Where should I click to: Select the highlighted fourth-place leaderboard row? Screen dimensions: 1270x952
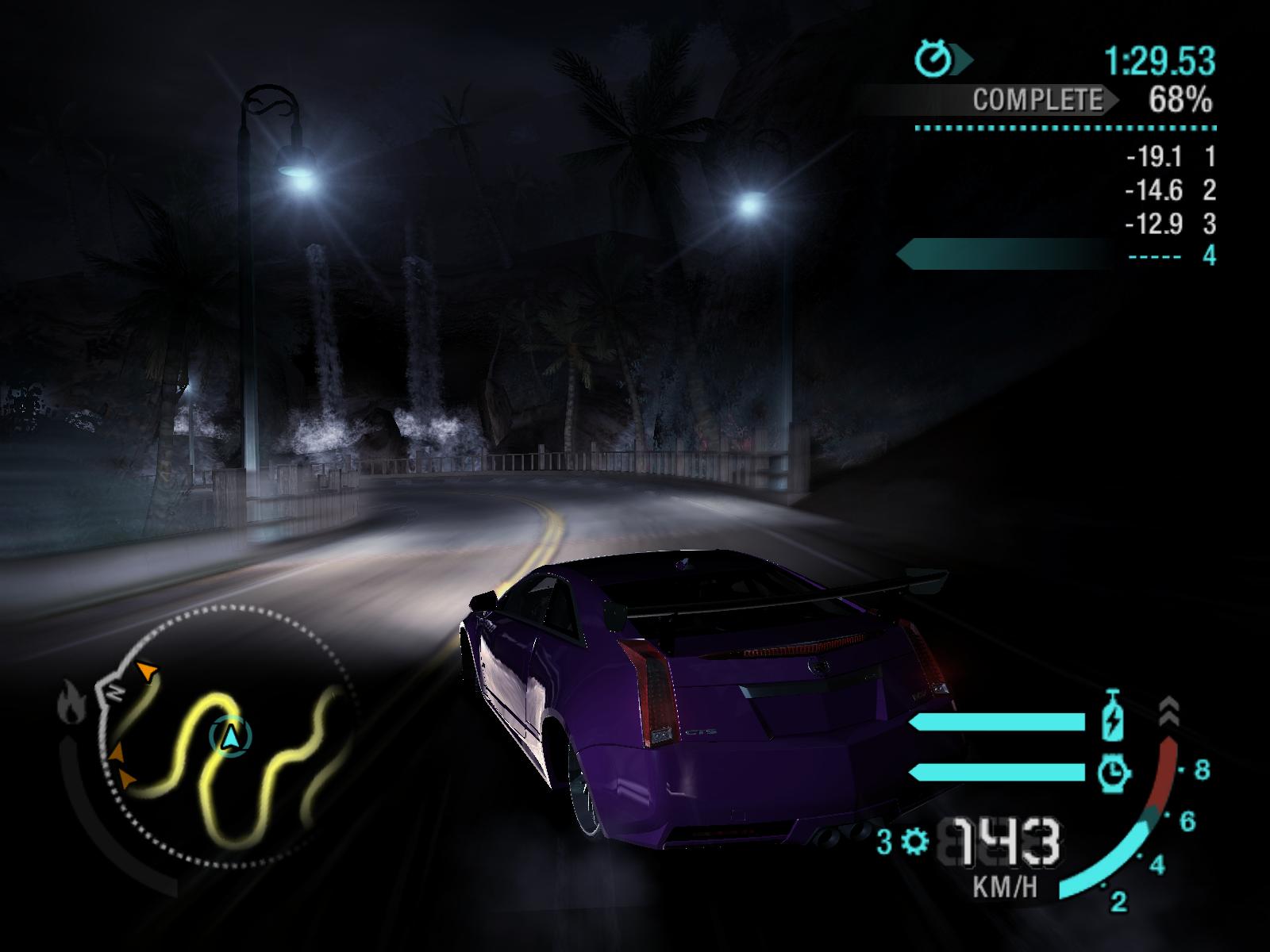coord(1056,255)
